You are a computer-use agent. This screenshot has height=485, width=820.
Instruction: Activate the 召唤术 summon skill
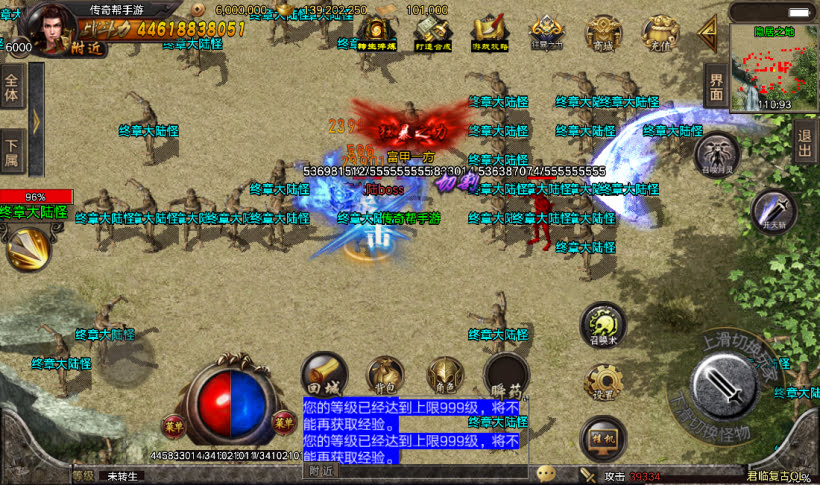coord(603,324)
